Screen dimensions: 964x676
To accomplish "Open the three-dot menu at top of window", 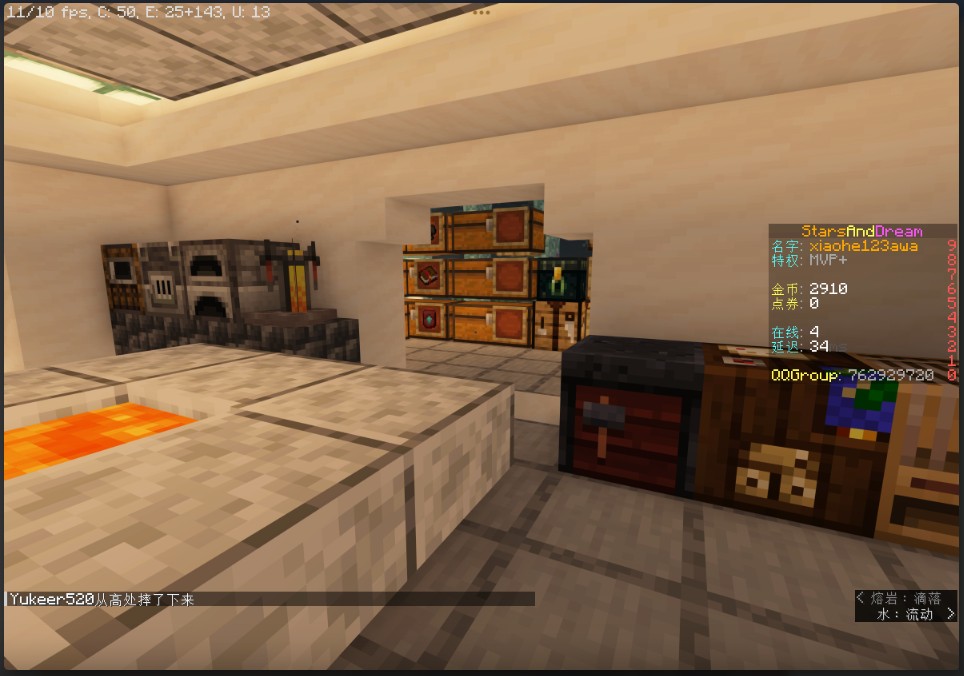I will (481, 13).
